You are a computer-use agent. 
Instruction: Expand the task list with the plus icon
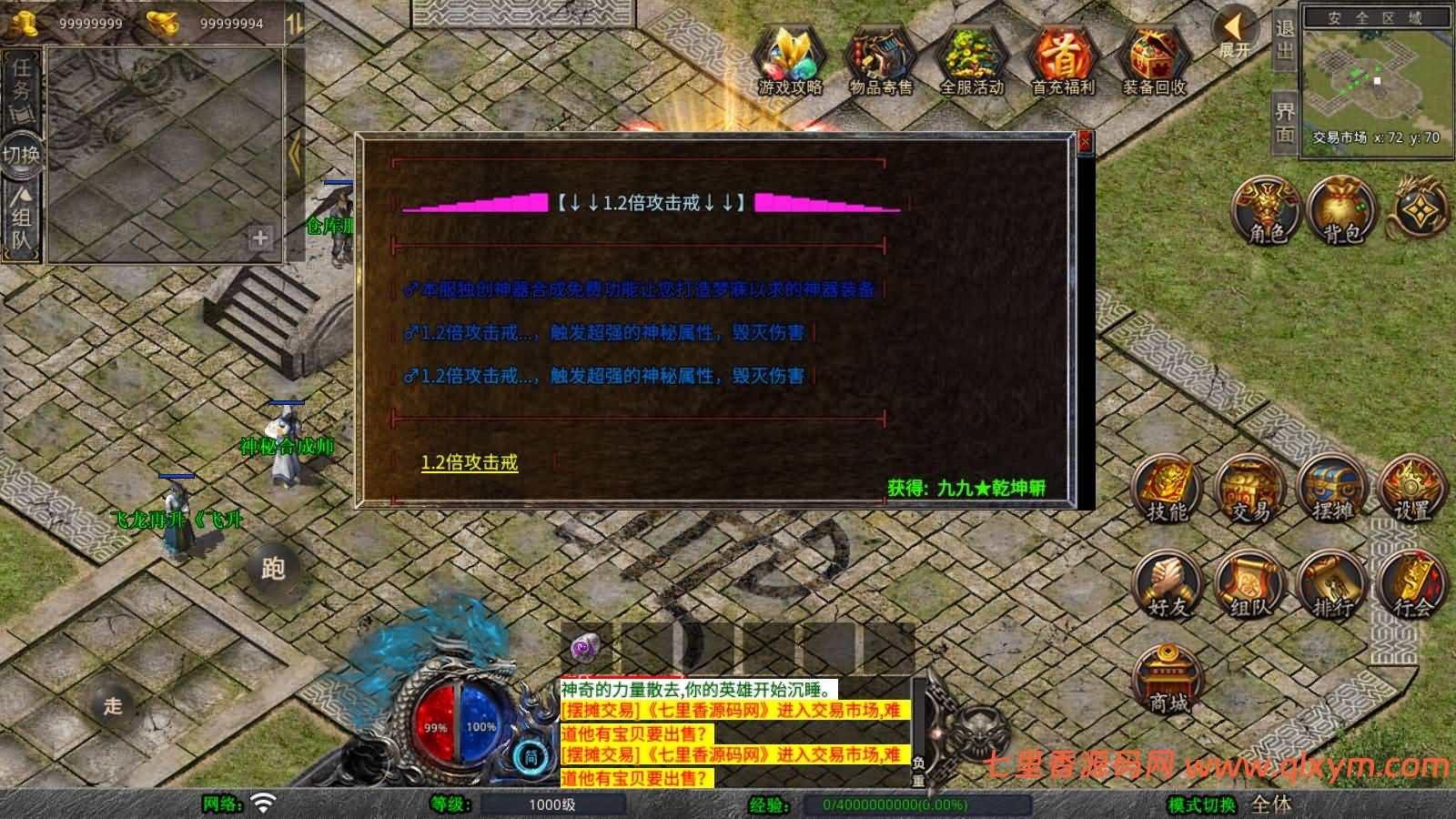[x=260, y=238]
